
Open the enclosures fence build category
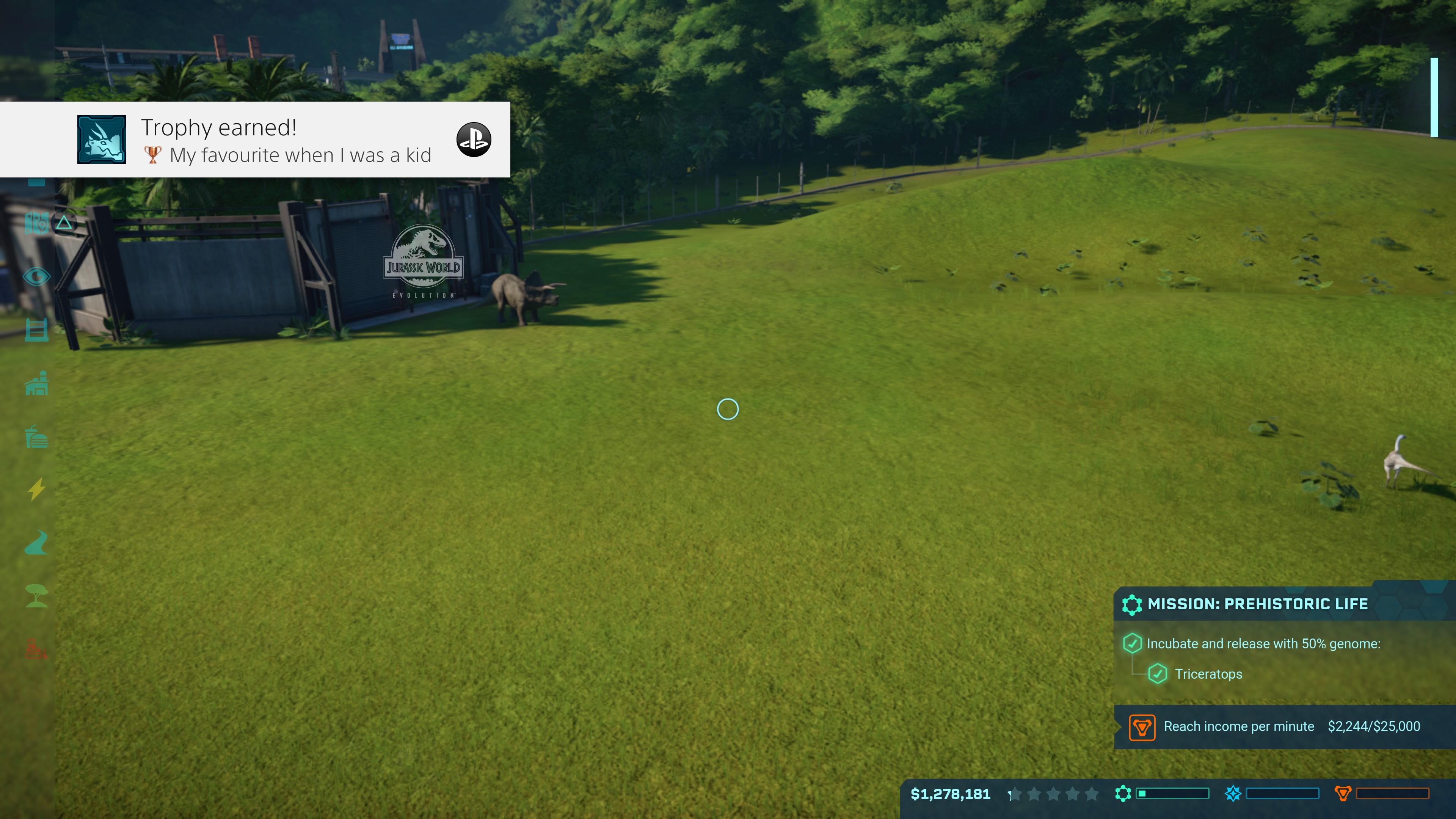click(x=37, y=330)
